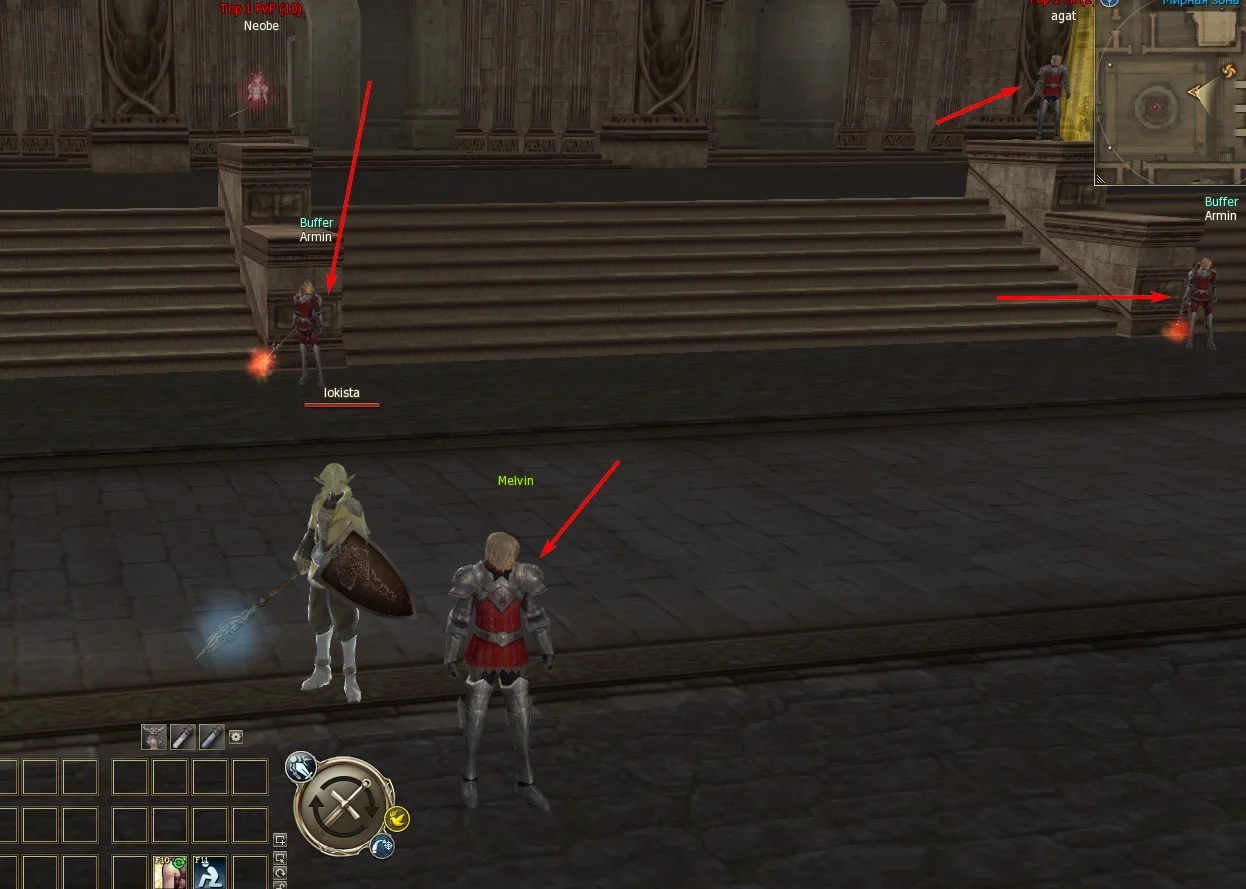This screenshot has width=1246, height=889.
Task: Select the horned helmet quick-item slot
Action: 154,738
